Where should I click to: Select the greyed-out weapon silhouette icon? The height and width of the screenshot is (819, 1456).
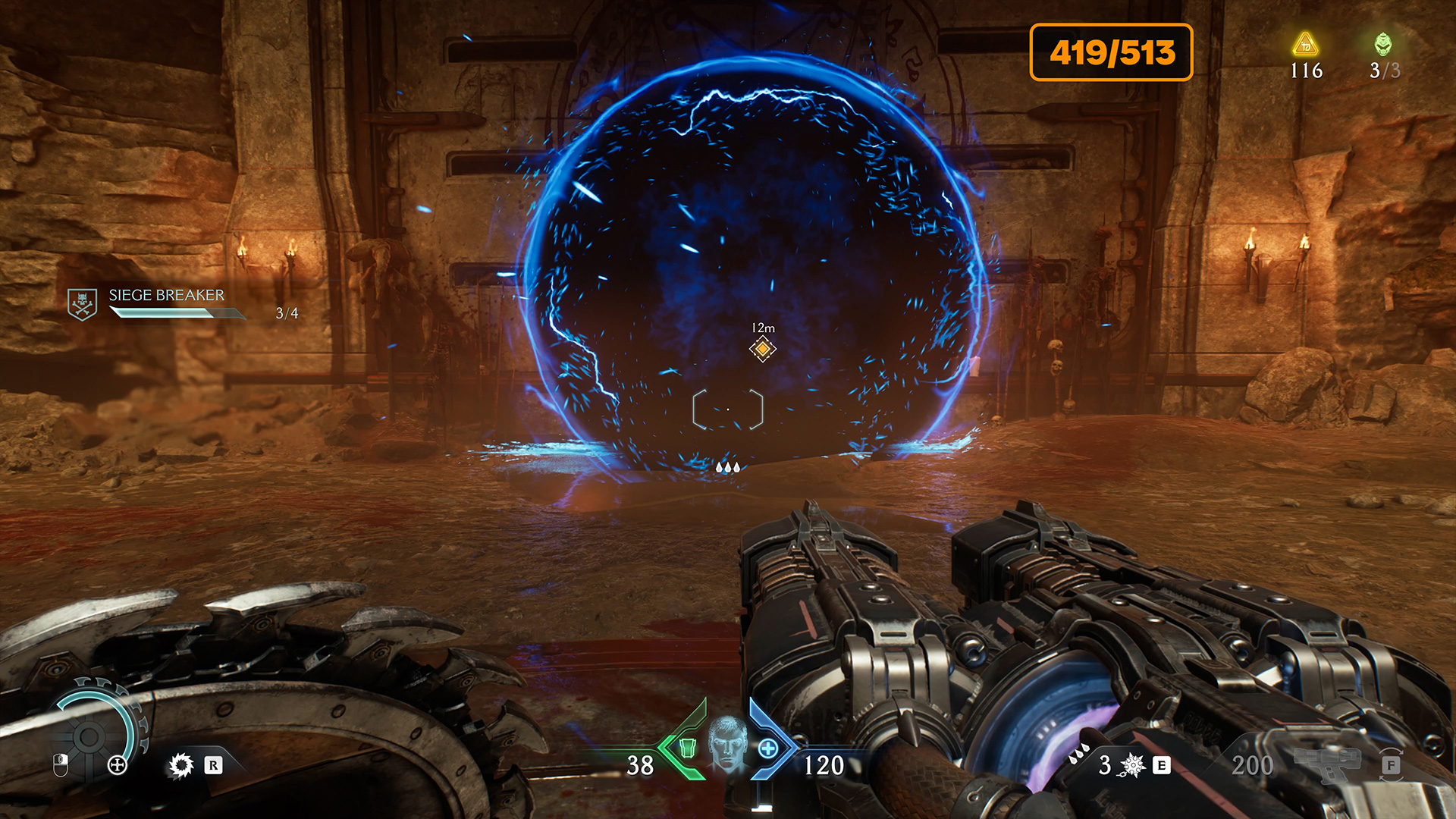click(1326, 762)
